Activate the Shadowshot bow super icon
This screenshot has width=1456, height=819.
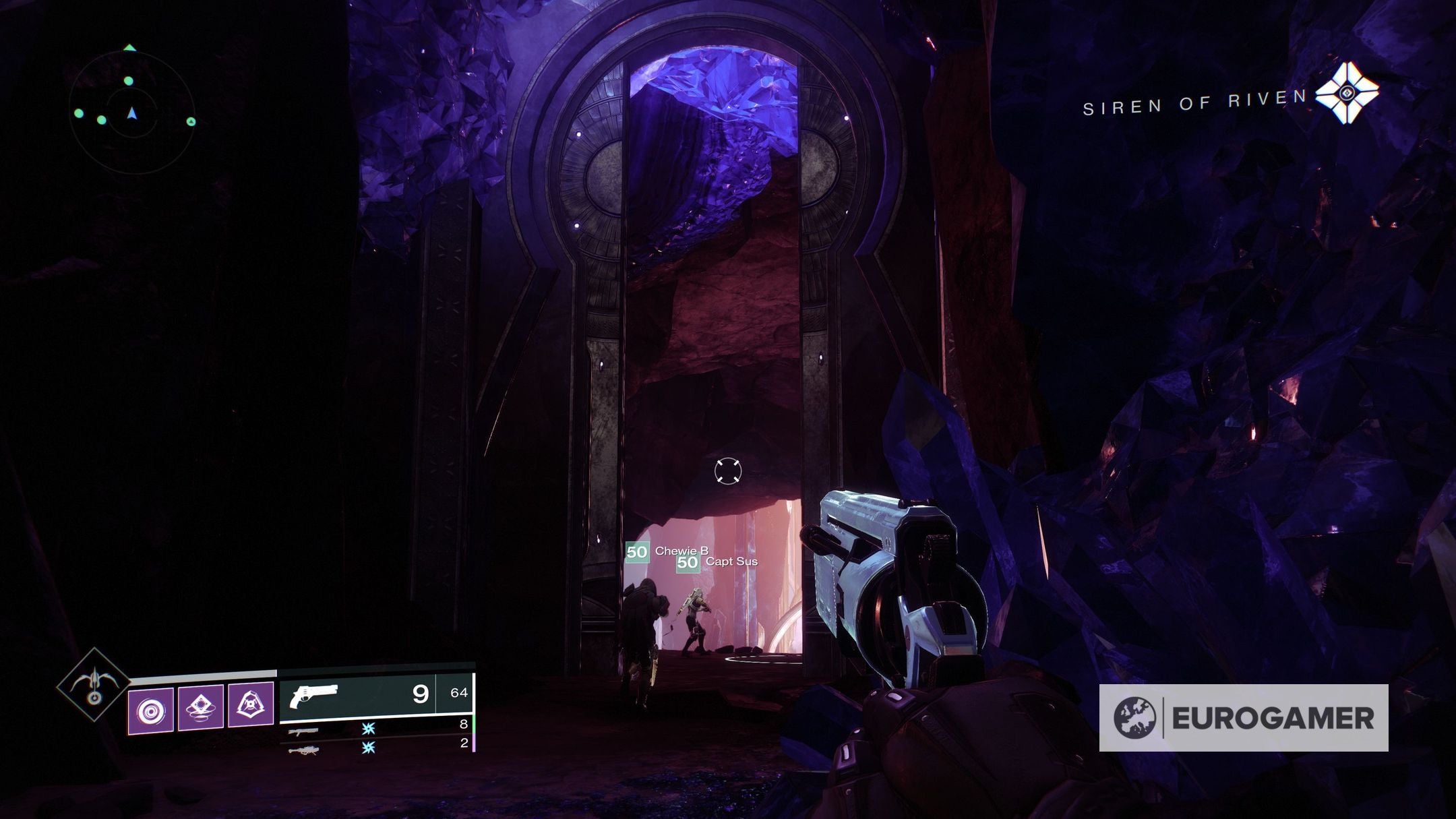(x=94, y=685)
